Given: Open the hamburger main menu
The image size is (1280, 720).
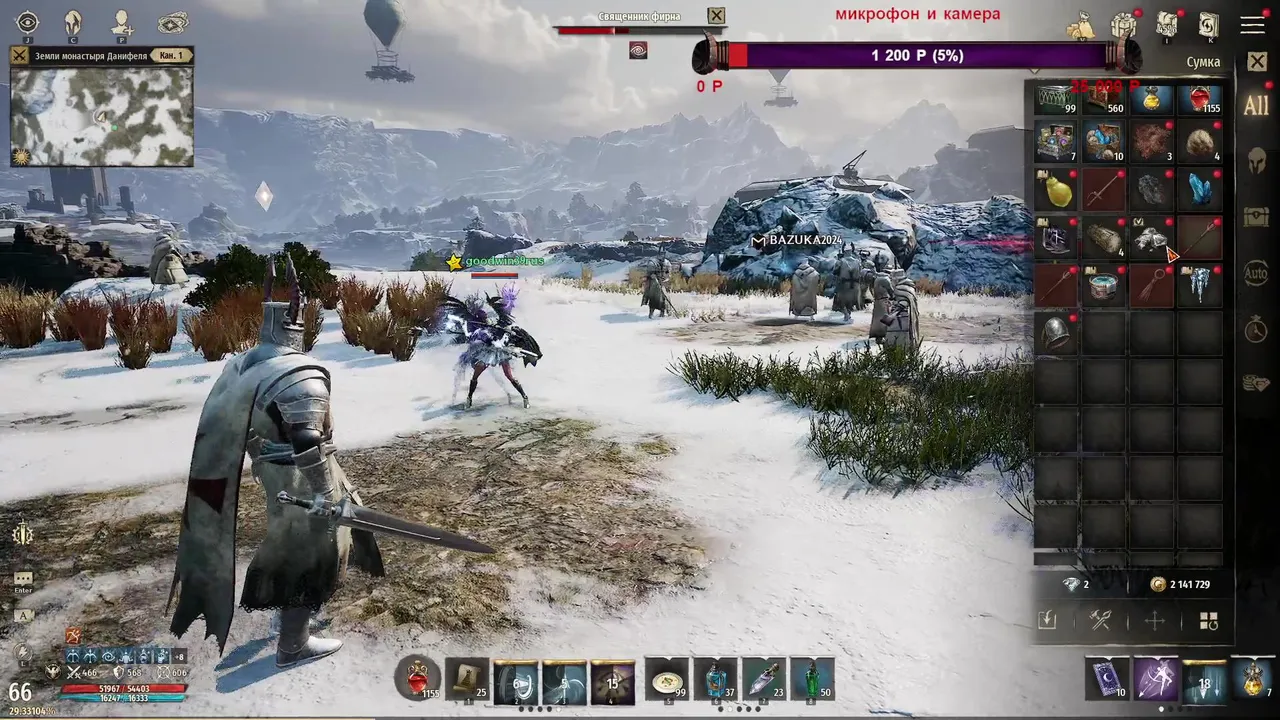Looking at the screenshot, I should click(x=1253, y=25).
